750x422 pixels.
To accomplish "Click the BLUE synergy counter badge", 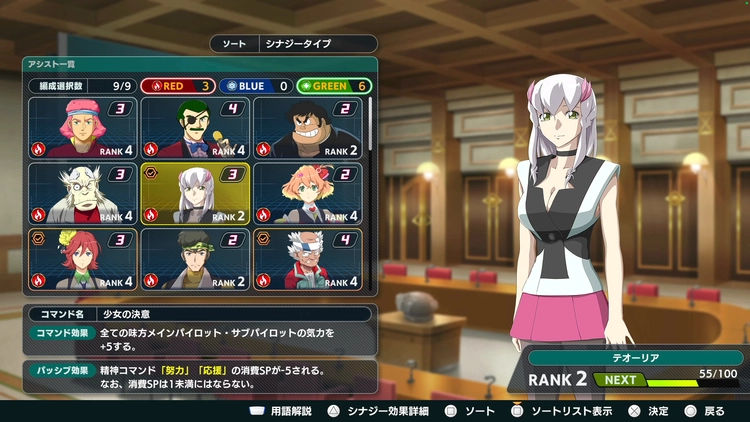I will pos(254,86).
